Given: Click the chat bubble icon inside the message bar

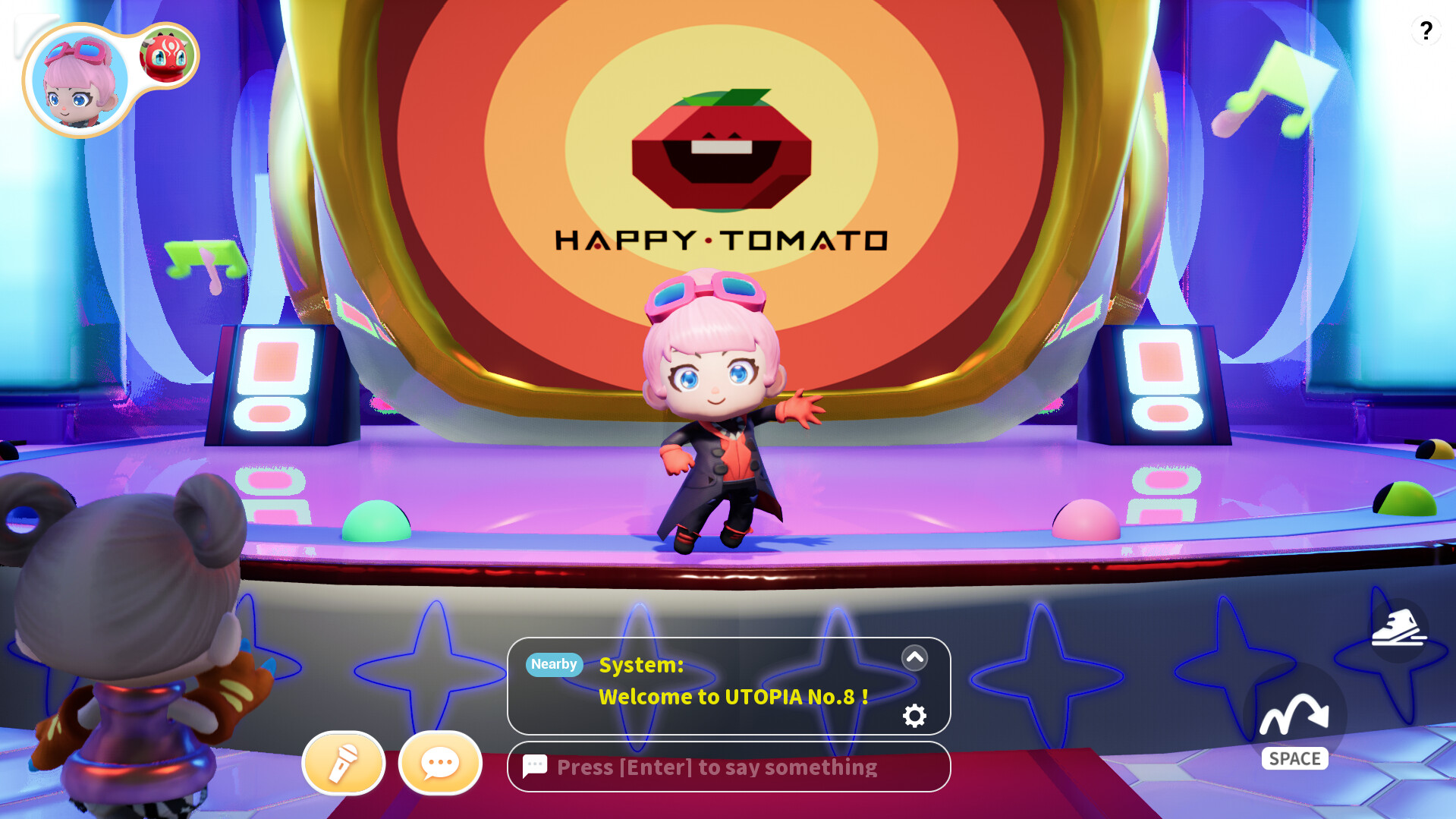Looking at the screenshot, I should [535, 767].
